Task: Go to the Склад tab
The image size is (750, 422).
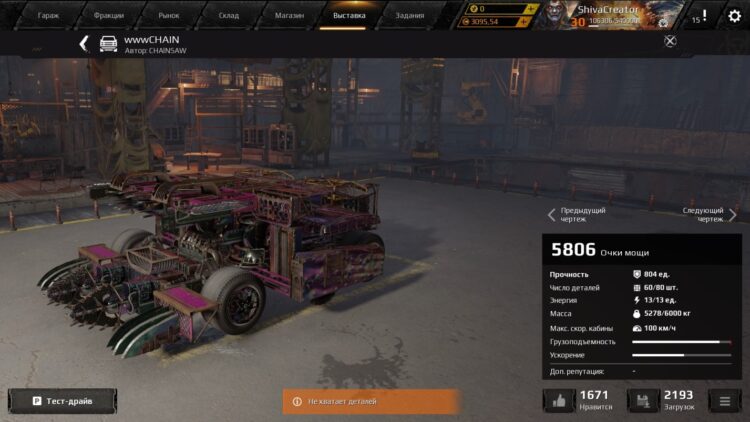Action: (229, 15)
